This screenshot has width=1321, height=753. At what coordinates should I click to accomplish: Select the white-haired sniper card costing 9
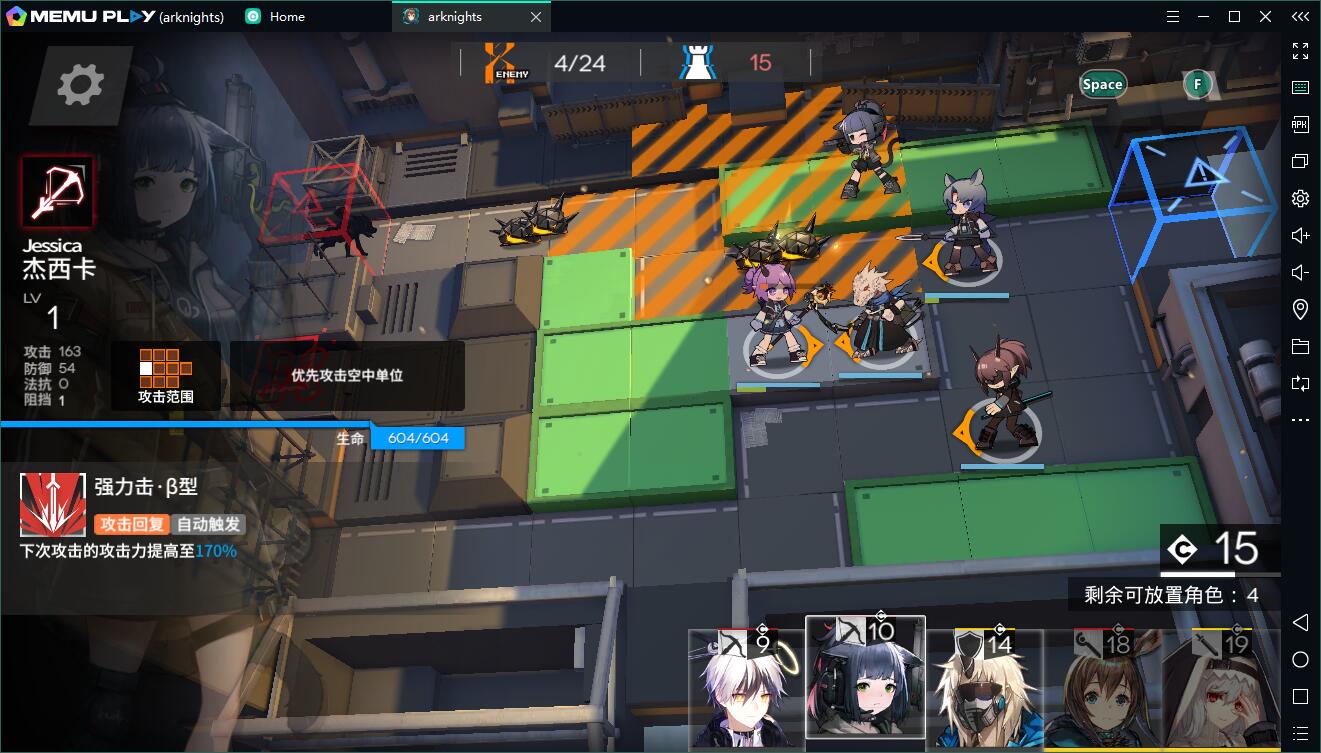point(745,690)
